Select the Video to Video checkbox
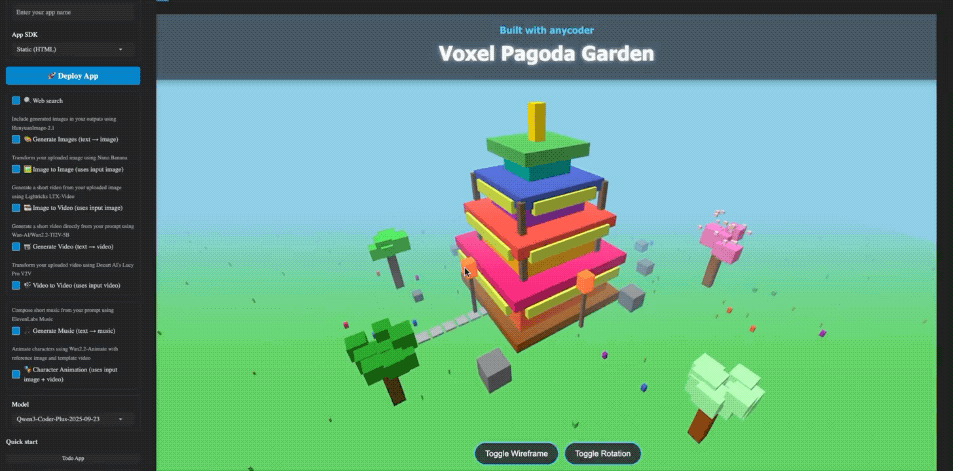 pos(16,285)
